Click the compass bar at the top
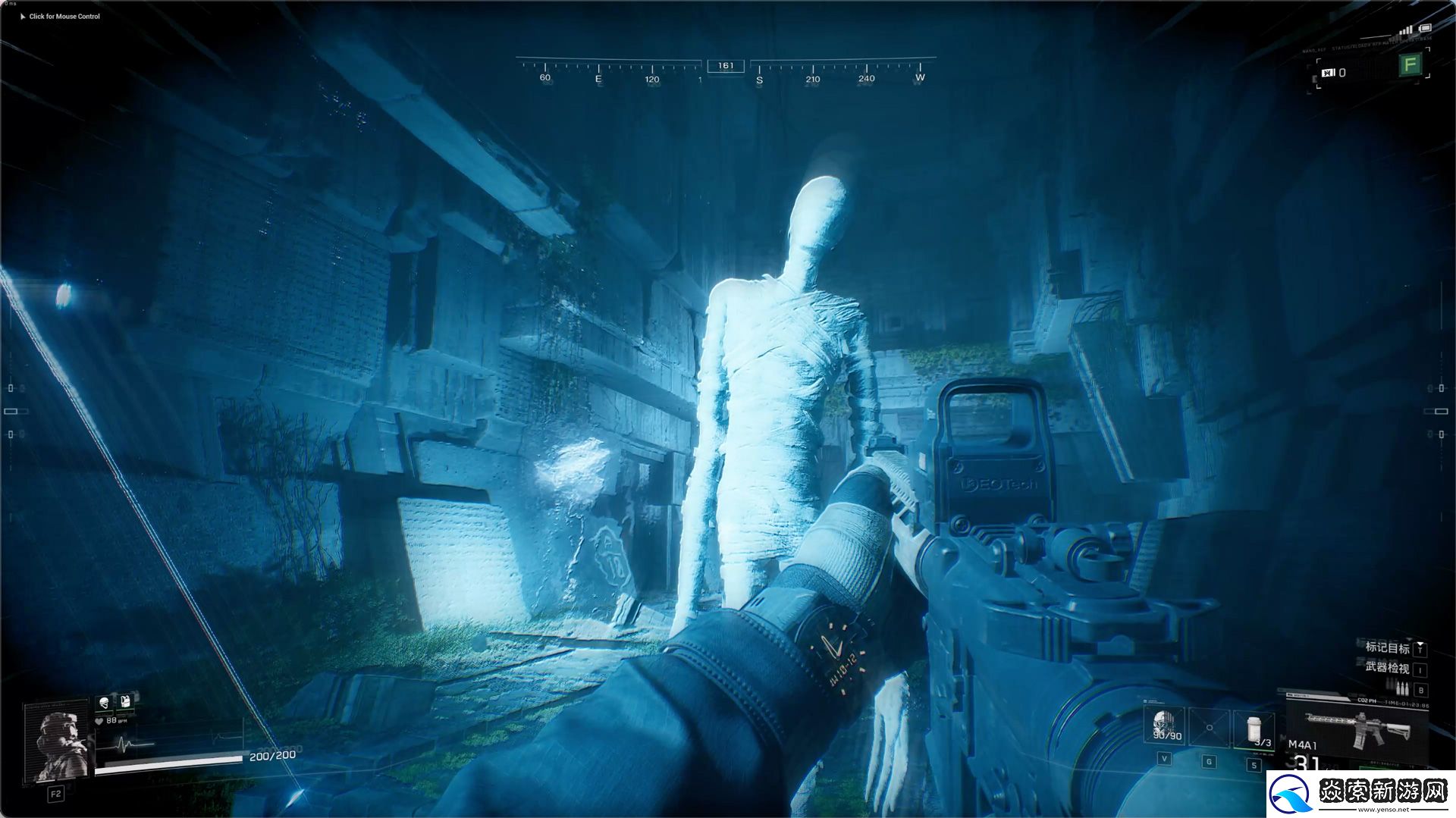 (726, 71)
